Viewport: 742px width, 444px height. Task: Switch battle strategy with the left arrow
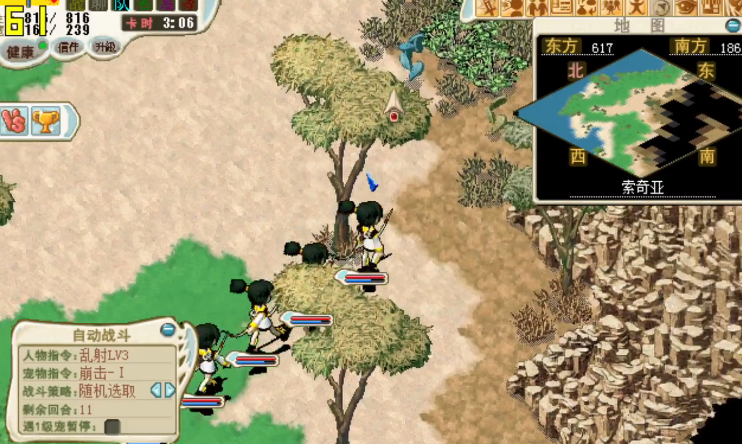155,390
